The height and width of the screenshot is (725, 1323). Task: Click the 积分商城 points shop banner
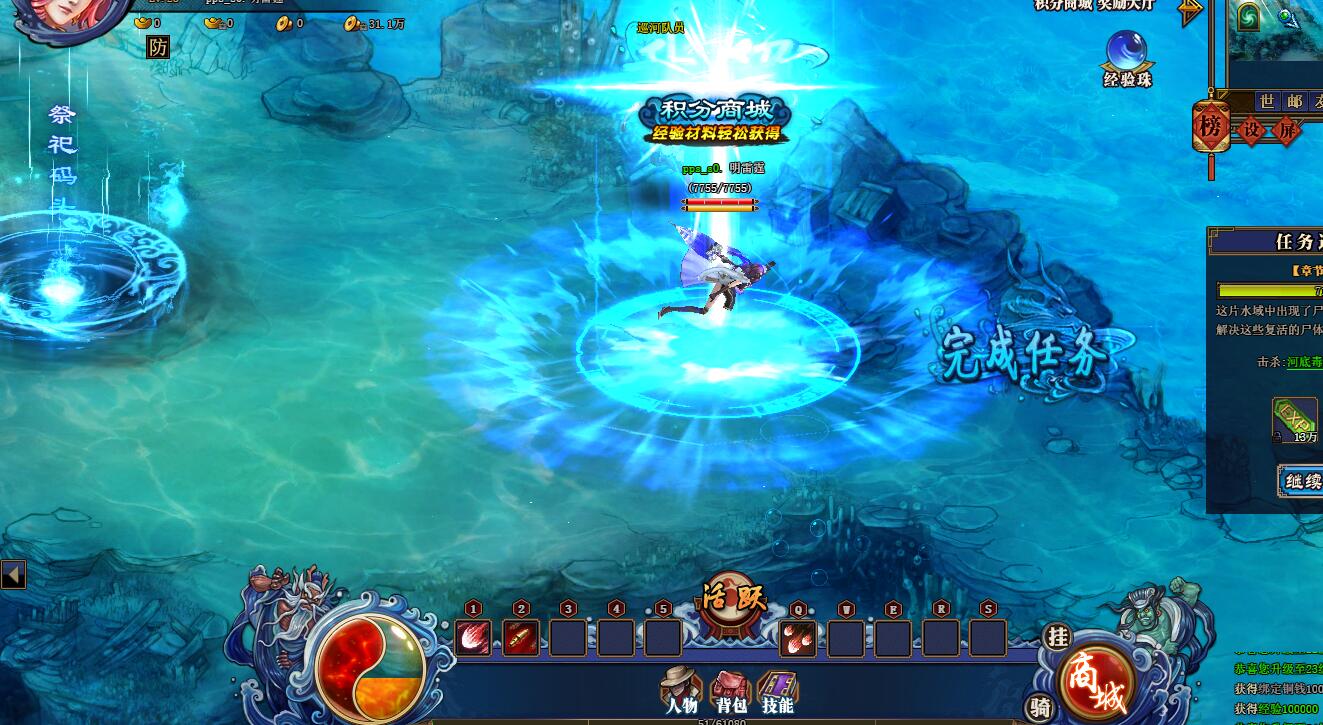[x=715, y=119]
